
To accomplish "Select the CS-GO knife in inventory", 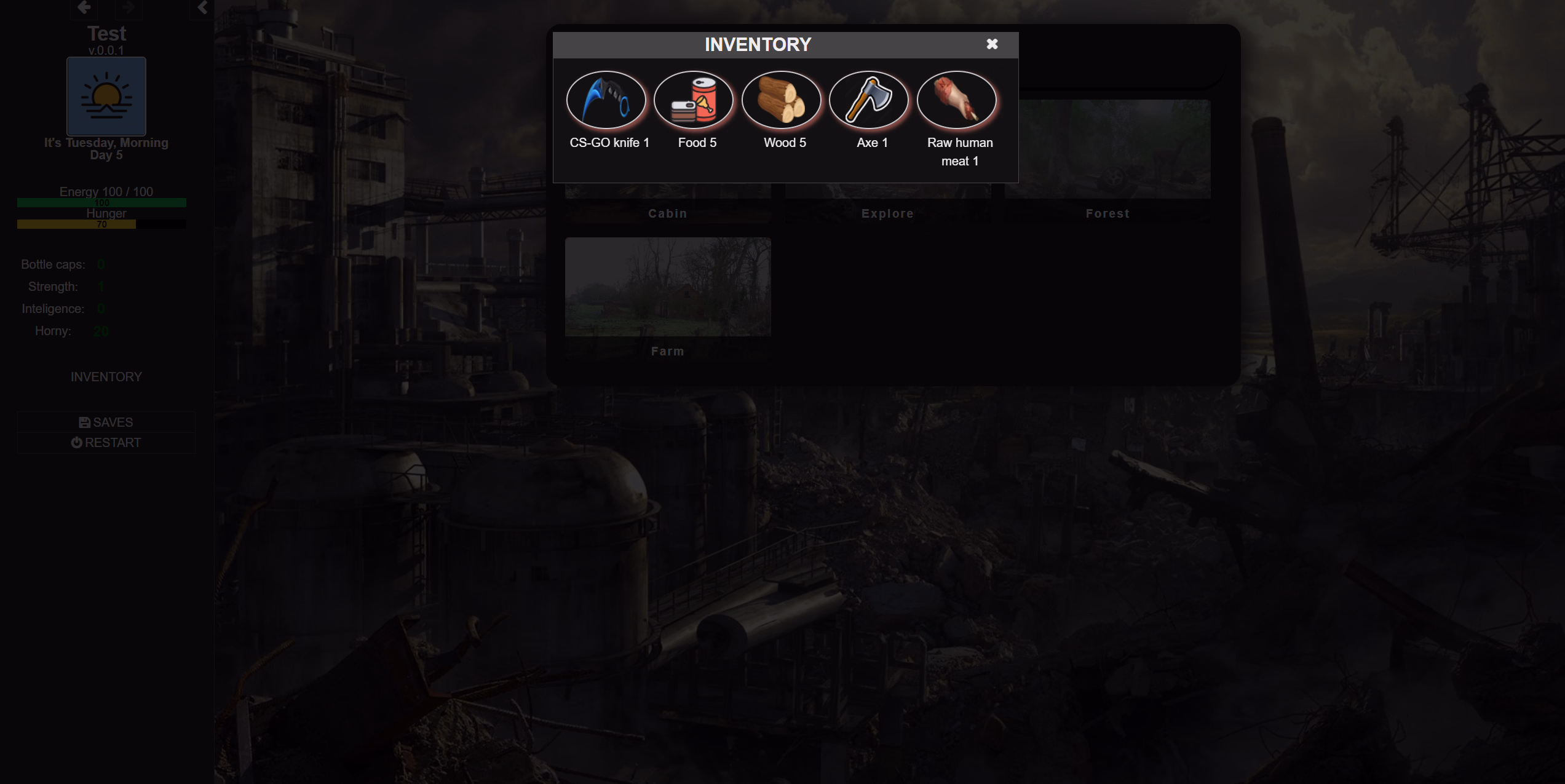I will coord(607,99).
